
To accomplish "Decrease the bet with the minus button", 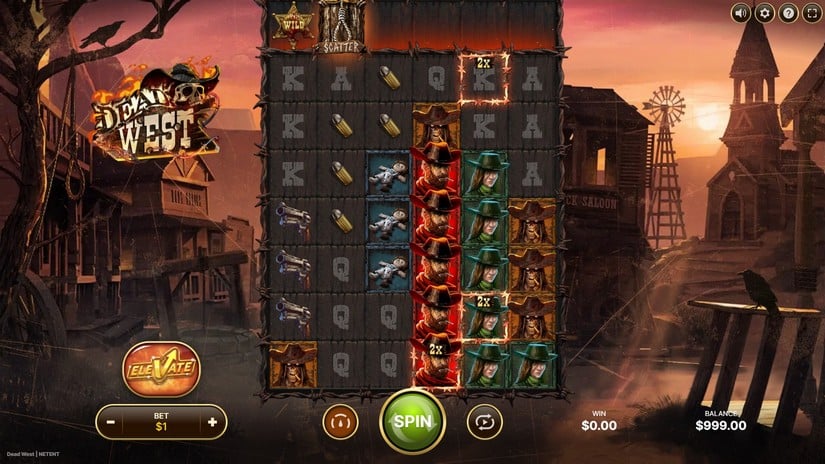I will (x=112, y=422).
